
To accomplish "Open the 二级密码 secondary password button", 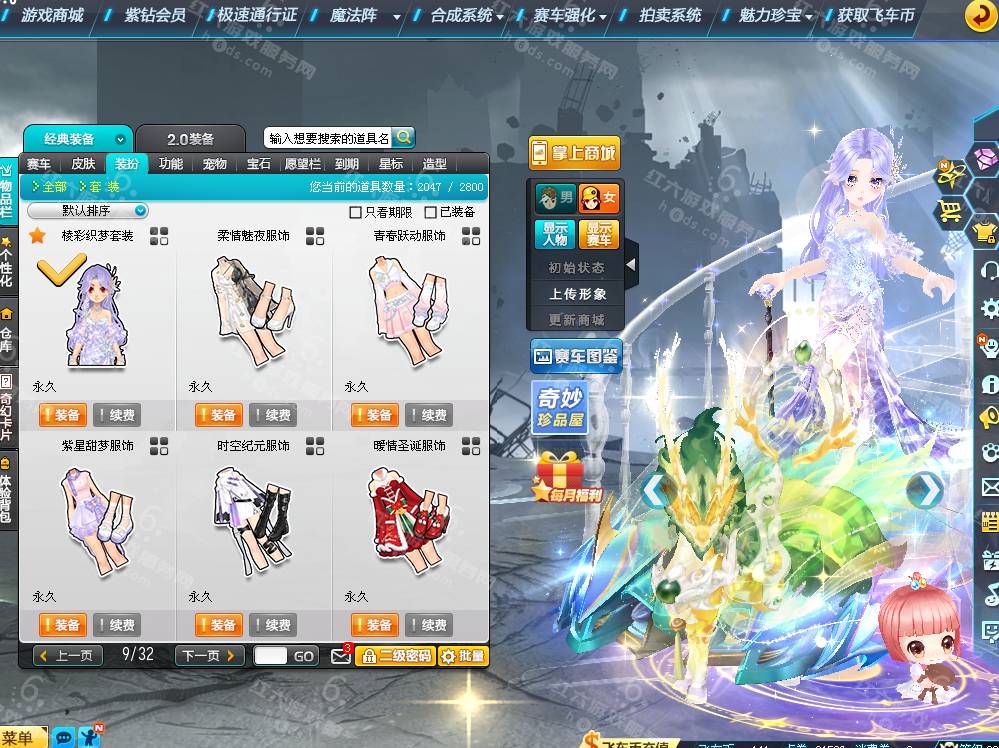I will [395, 656].
